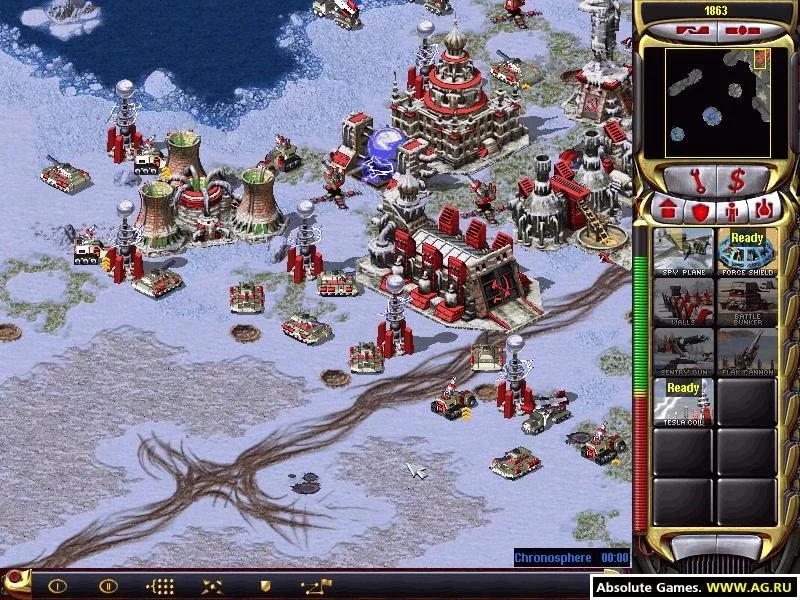Activate the shield guard command
This screenshot has width=800, height=600.
264,585
